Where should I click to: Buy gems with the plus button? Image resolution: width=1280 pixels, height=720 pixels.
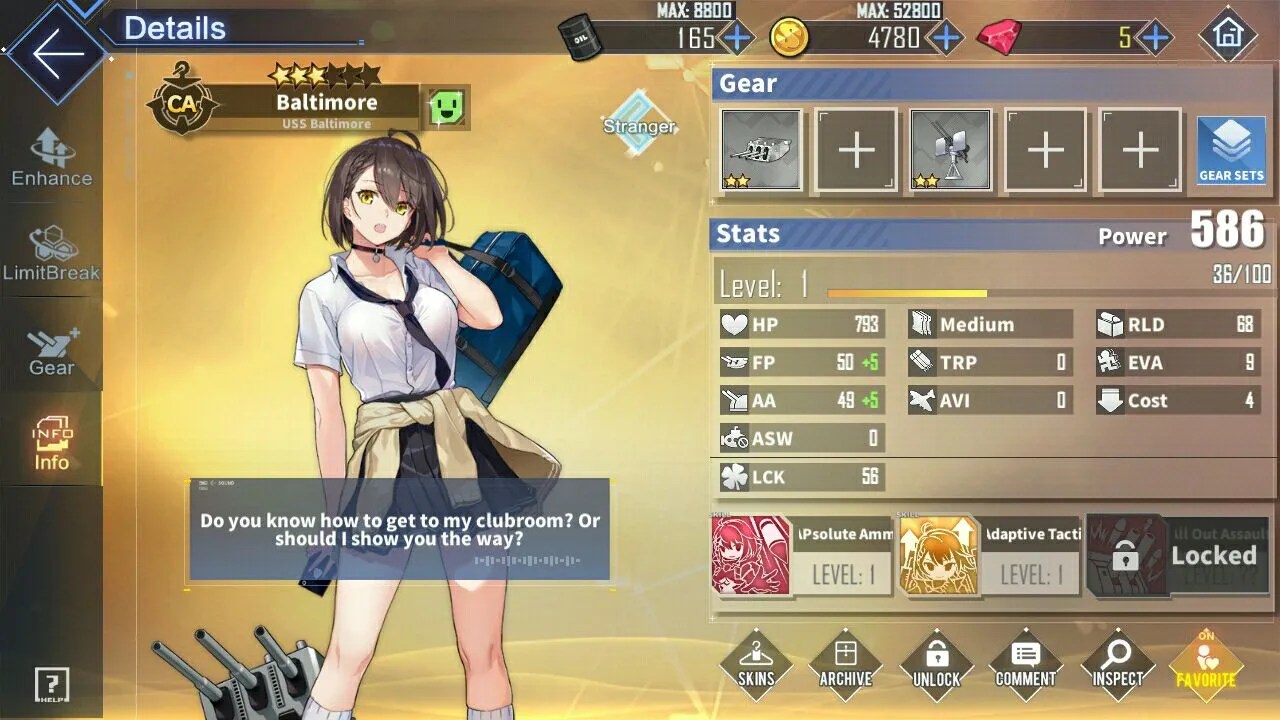1155,38
